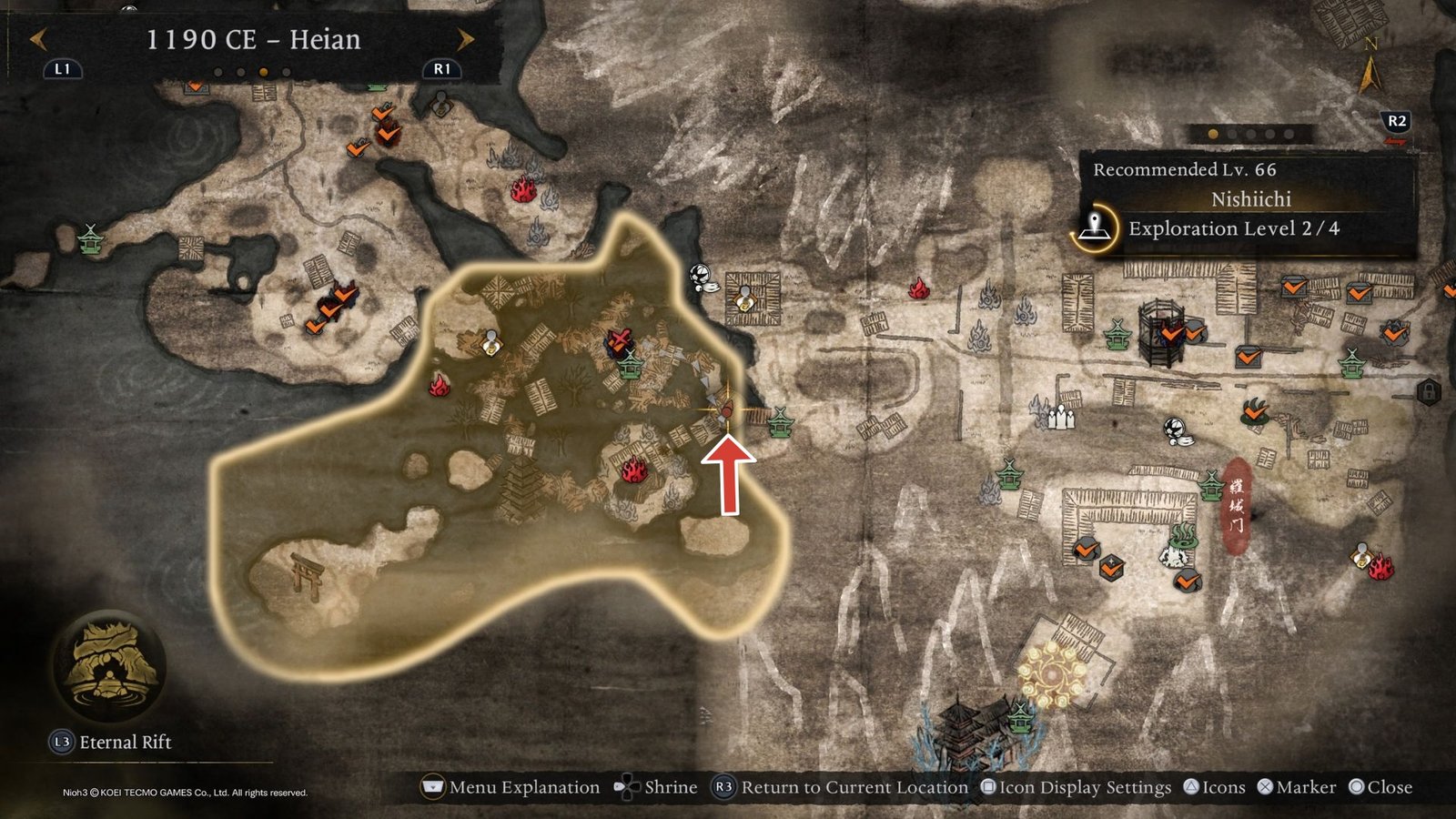Click the left arrow to view the previous era
The image size is (1456, 819).
(x=36, y=40)
